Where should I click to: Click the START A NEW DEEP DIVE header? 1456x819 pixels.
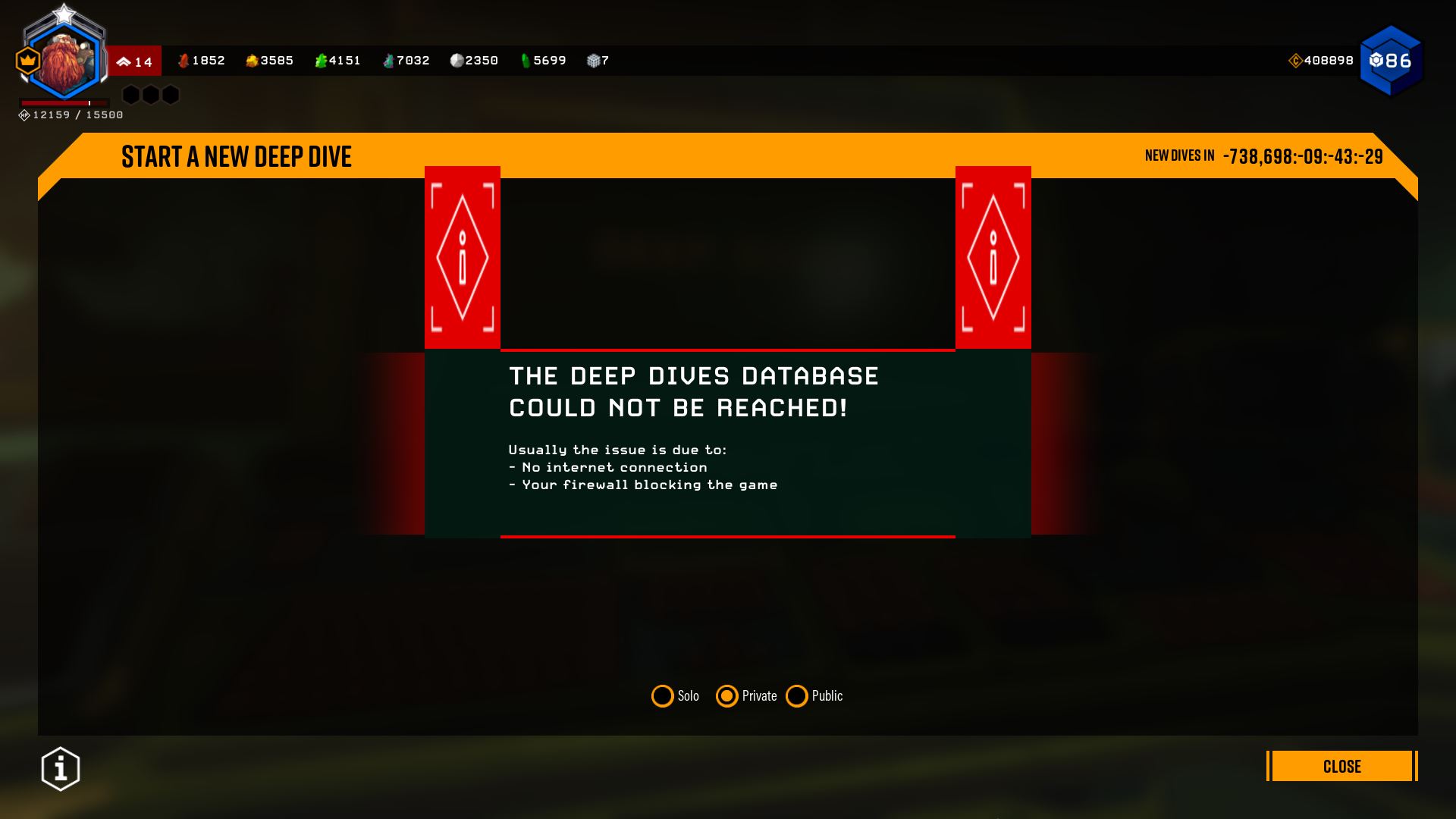pyautogui.click(x=237, y=157)
